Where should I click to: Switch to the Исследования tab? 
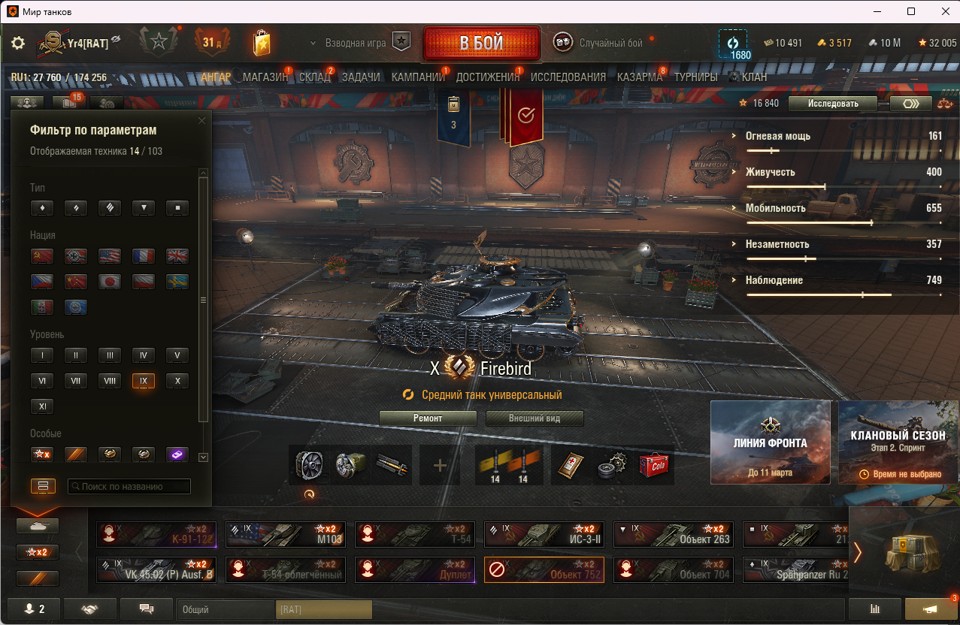click(x=567, y=77)
